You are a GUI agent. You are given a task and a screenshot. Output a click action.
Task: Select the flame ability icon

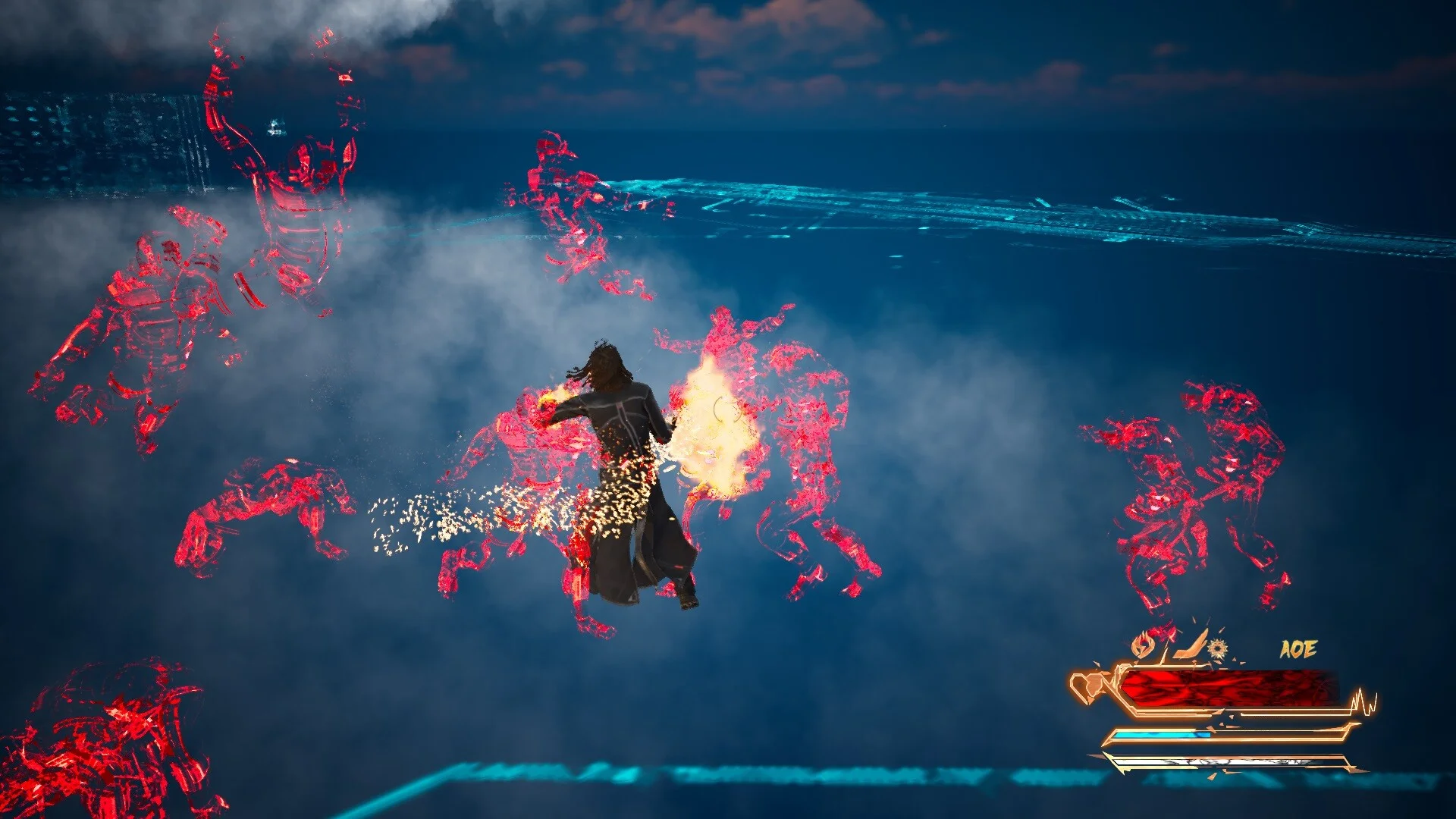pos(1142,645)
